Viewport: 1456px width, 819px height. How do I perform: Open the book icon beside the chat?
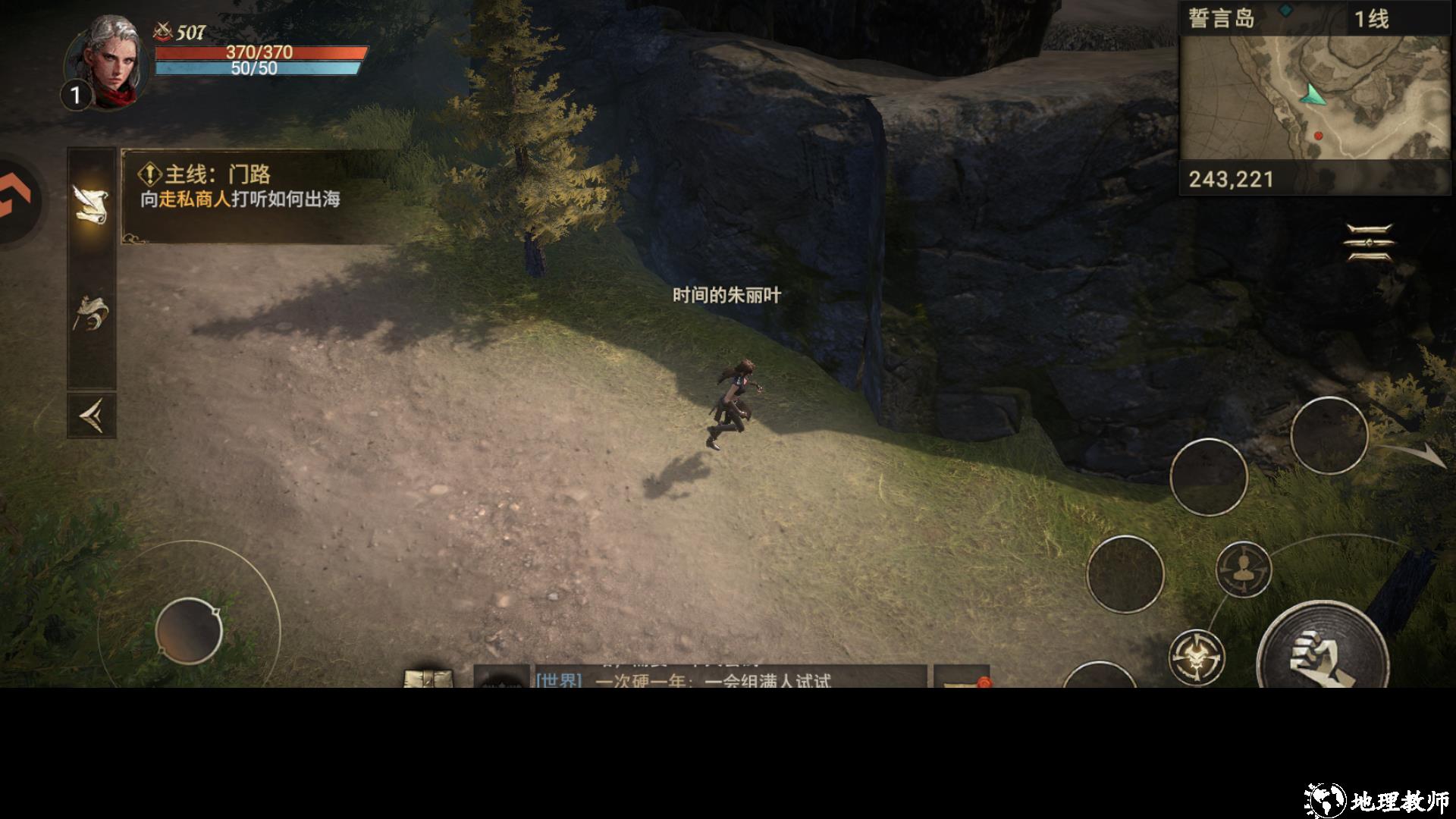pos(428,678)
